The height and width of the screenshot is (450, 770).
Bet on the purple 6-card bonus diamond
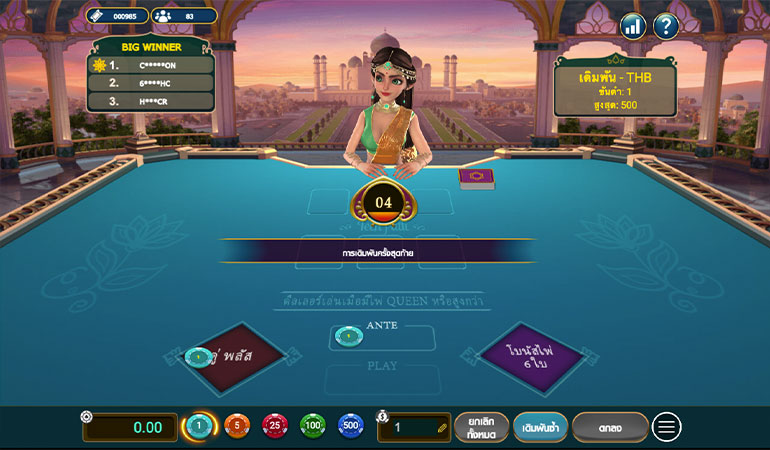tap(529, 357)
